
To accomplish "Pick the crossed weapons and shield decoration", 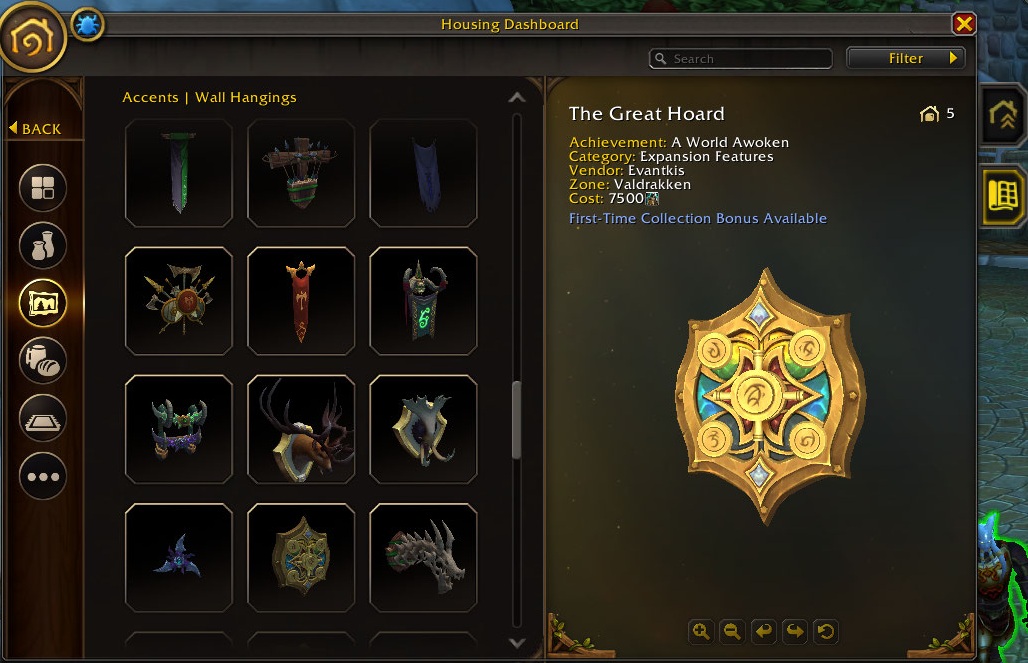I will (179, 301).
